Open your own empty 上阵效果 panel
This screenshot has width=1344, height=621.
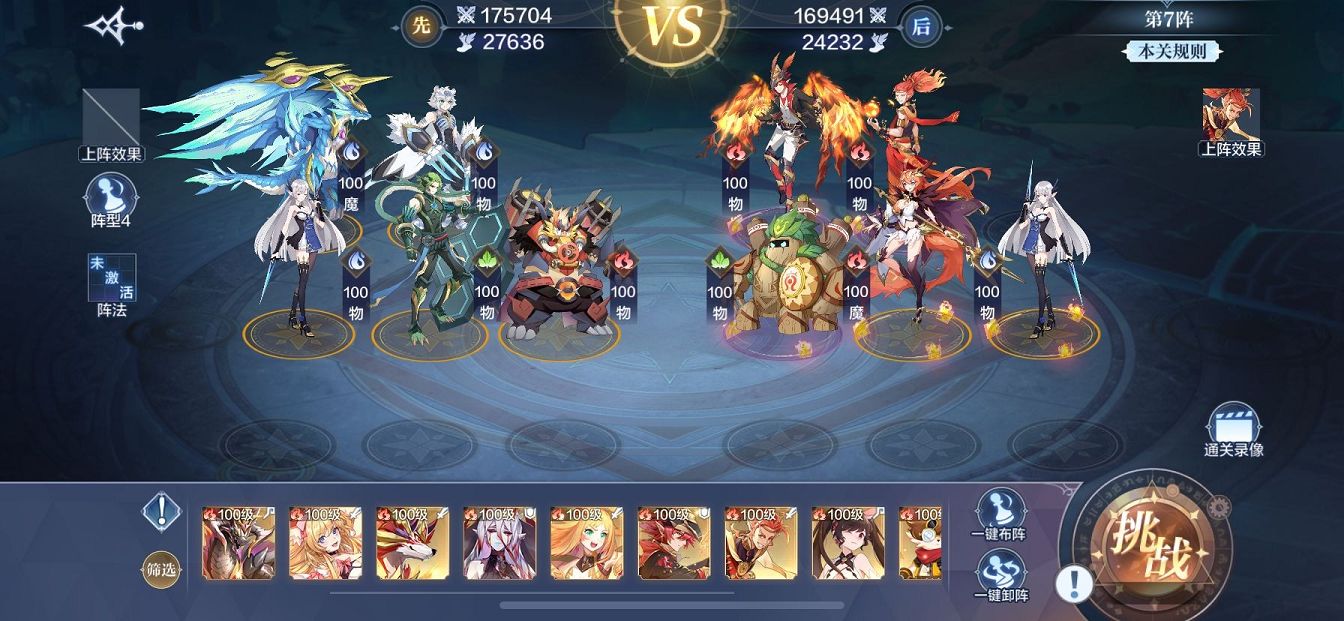[111, 124]
